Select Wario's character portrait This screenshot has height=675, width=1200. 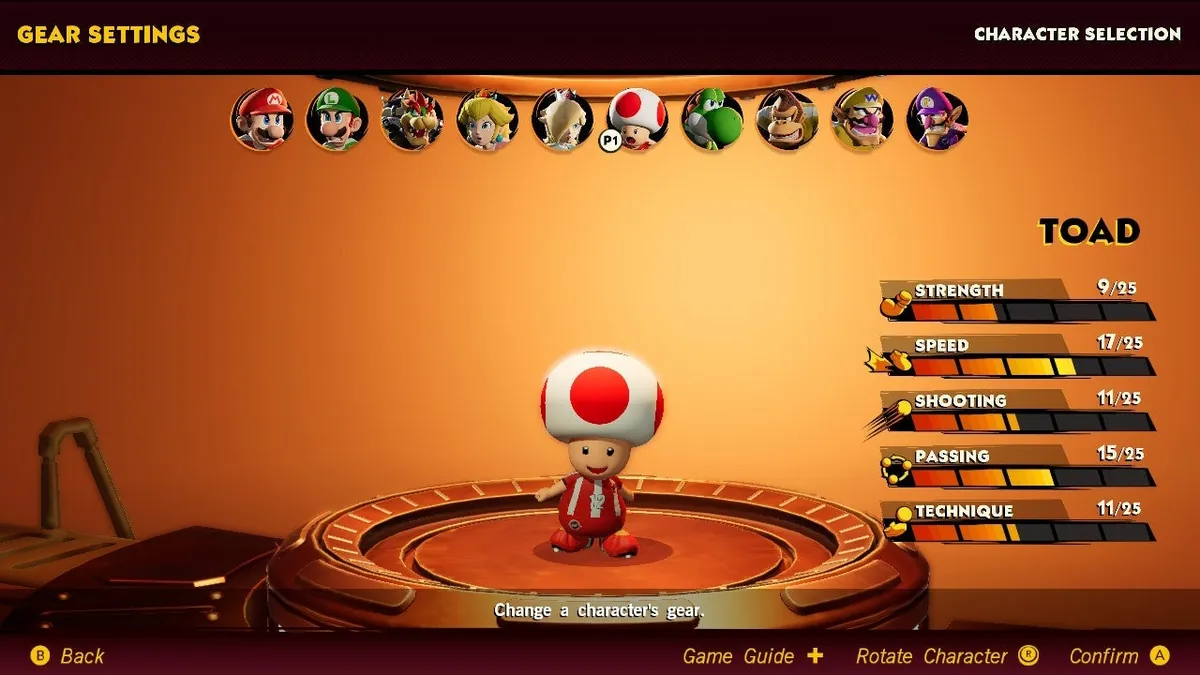tap(862, 119)
